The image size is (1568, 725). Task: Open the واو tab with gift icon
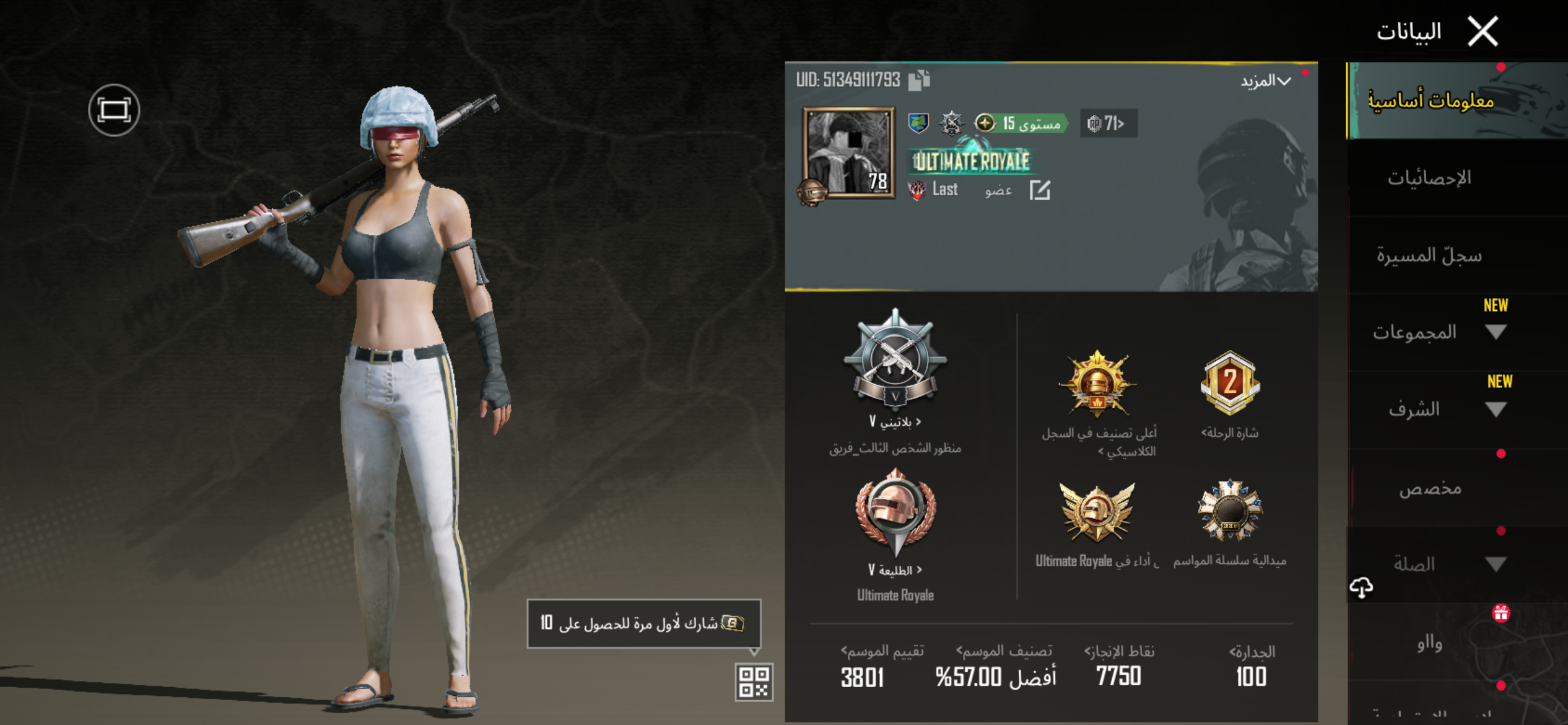coord(1431,643)
